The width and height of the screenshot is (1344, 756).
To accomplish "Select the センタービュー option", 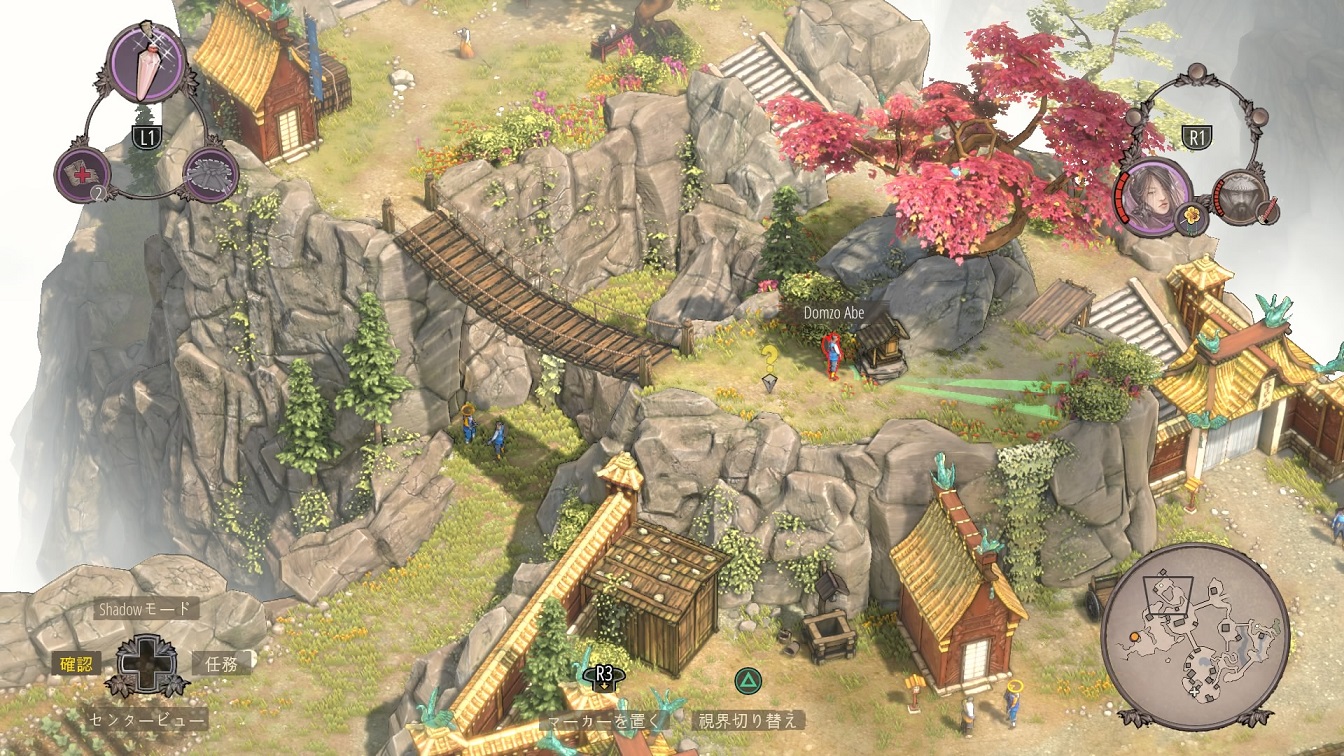I will pos(147,718).
